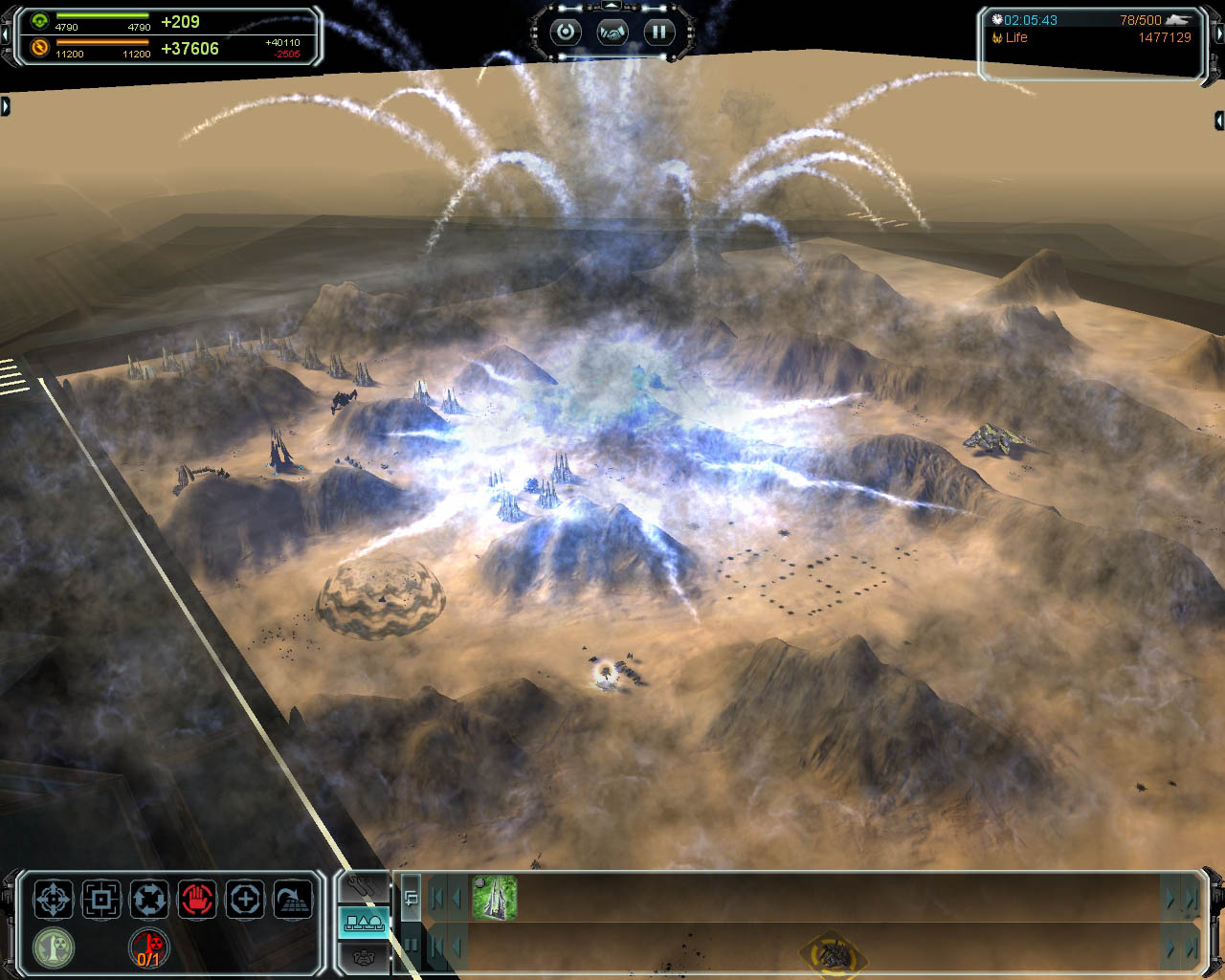
Task: Collapse the top menu bar arrow
Action: coord(612,7)
